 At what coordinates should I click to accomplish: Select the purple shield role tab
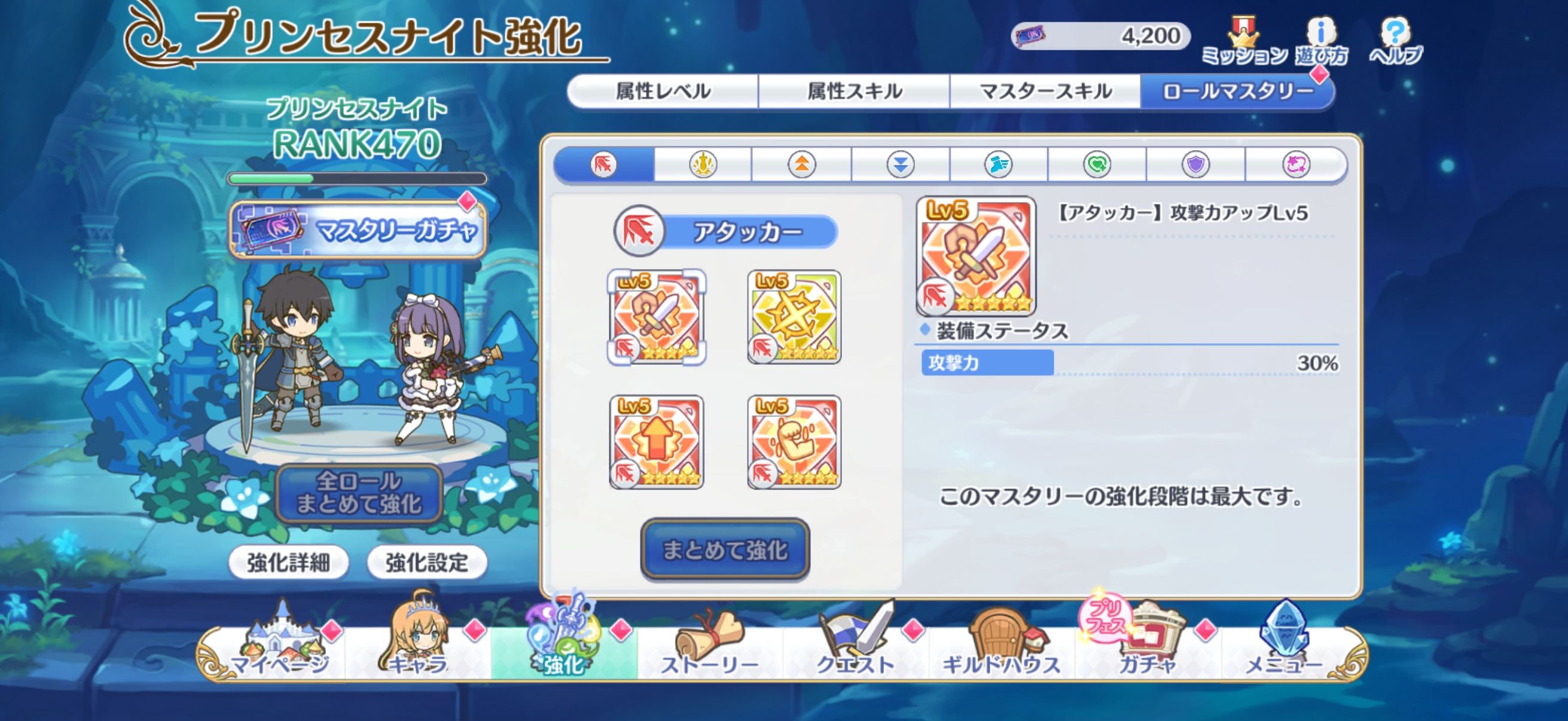[x=1195, y=164]
